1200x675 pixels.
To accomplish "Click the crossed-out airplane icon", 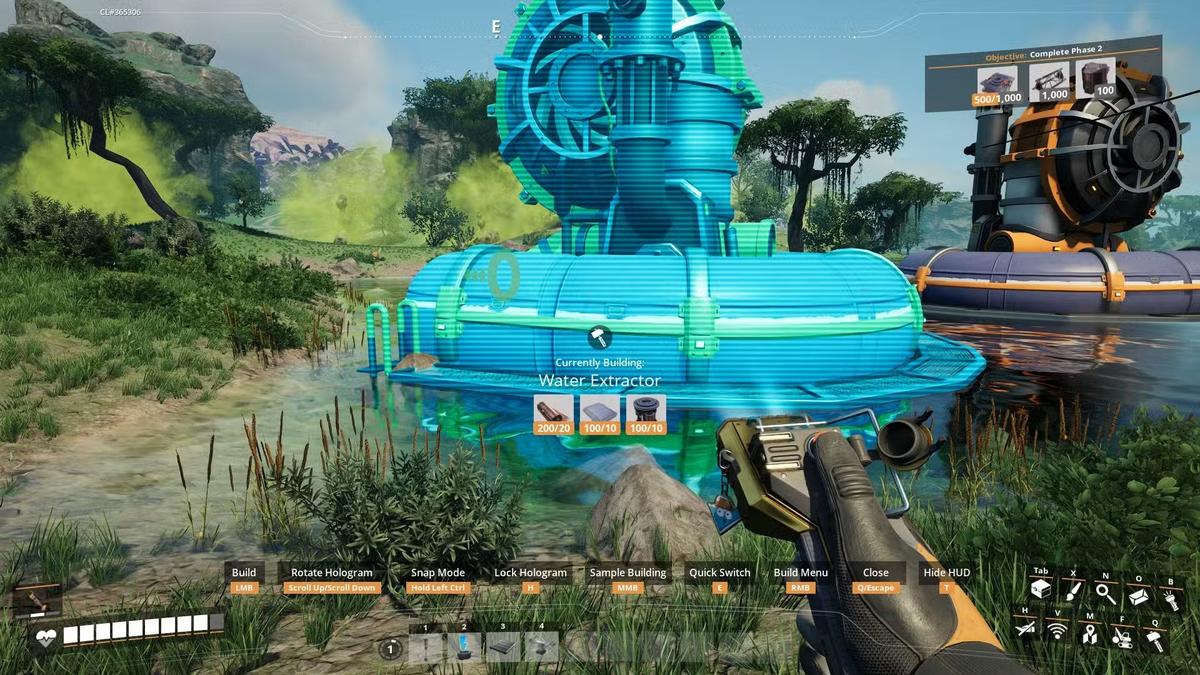I will pyautogui.click(x=1024, y=628).
